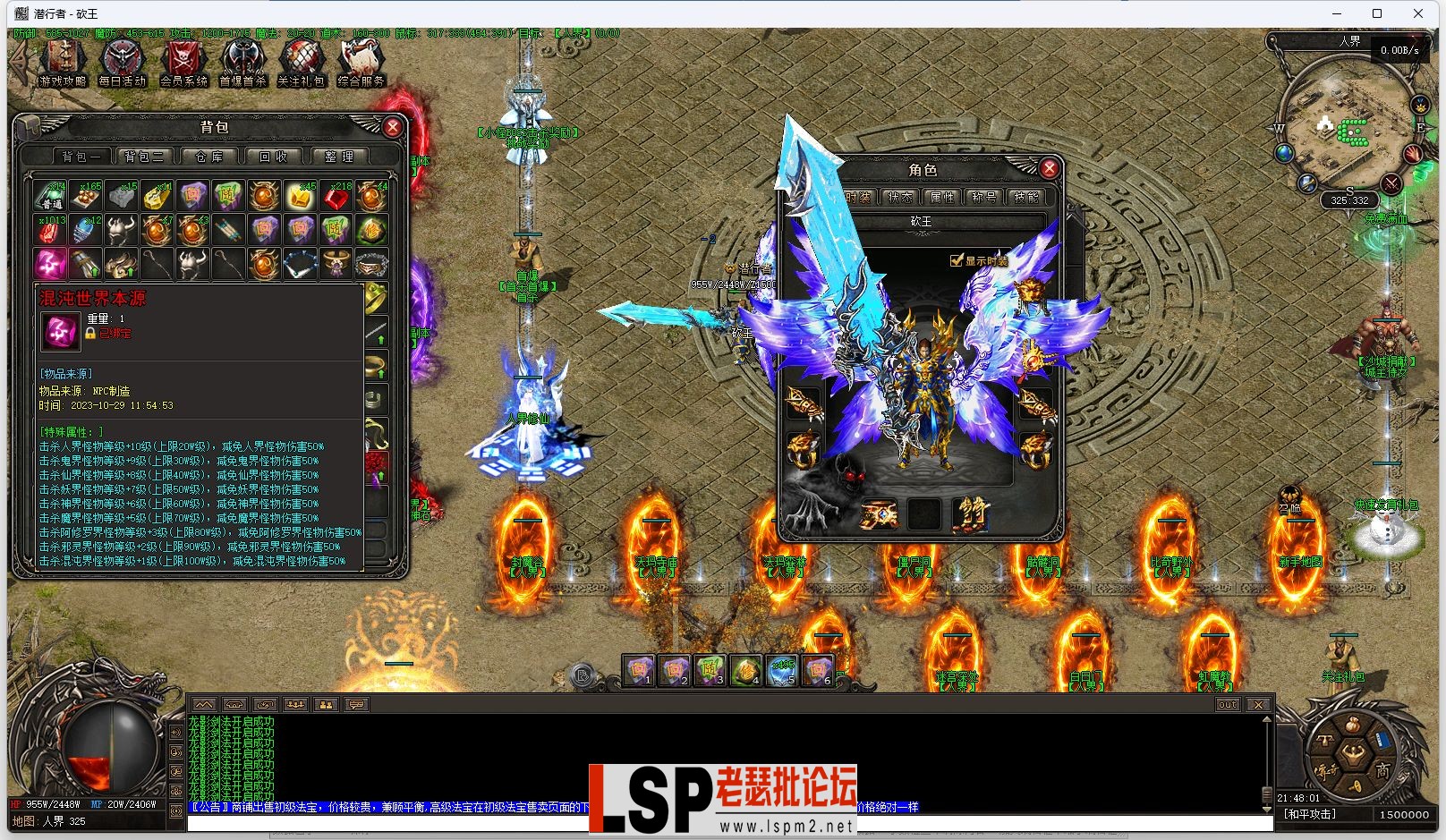Click the 整理 sort tab in the backpack
Viewport: 1446px width, 840px height.
[339, 155]
